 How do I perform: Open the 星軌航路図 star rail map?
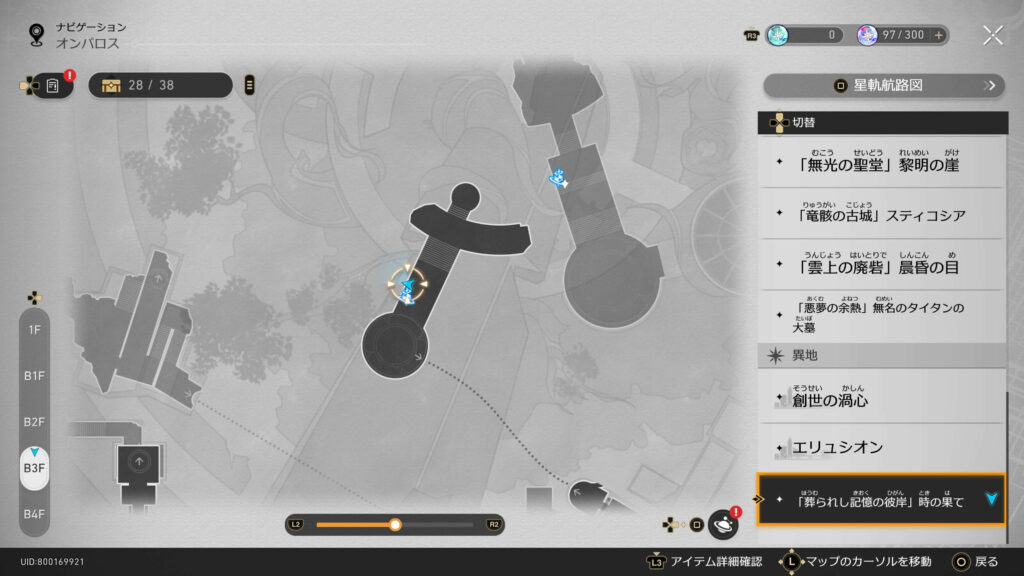tap(884, 85)
